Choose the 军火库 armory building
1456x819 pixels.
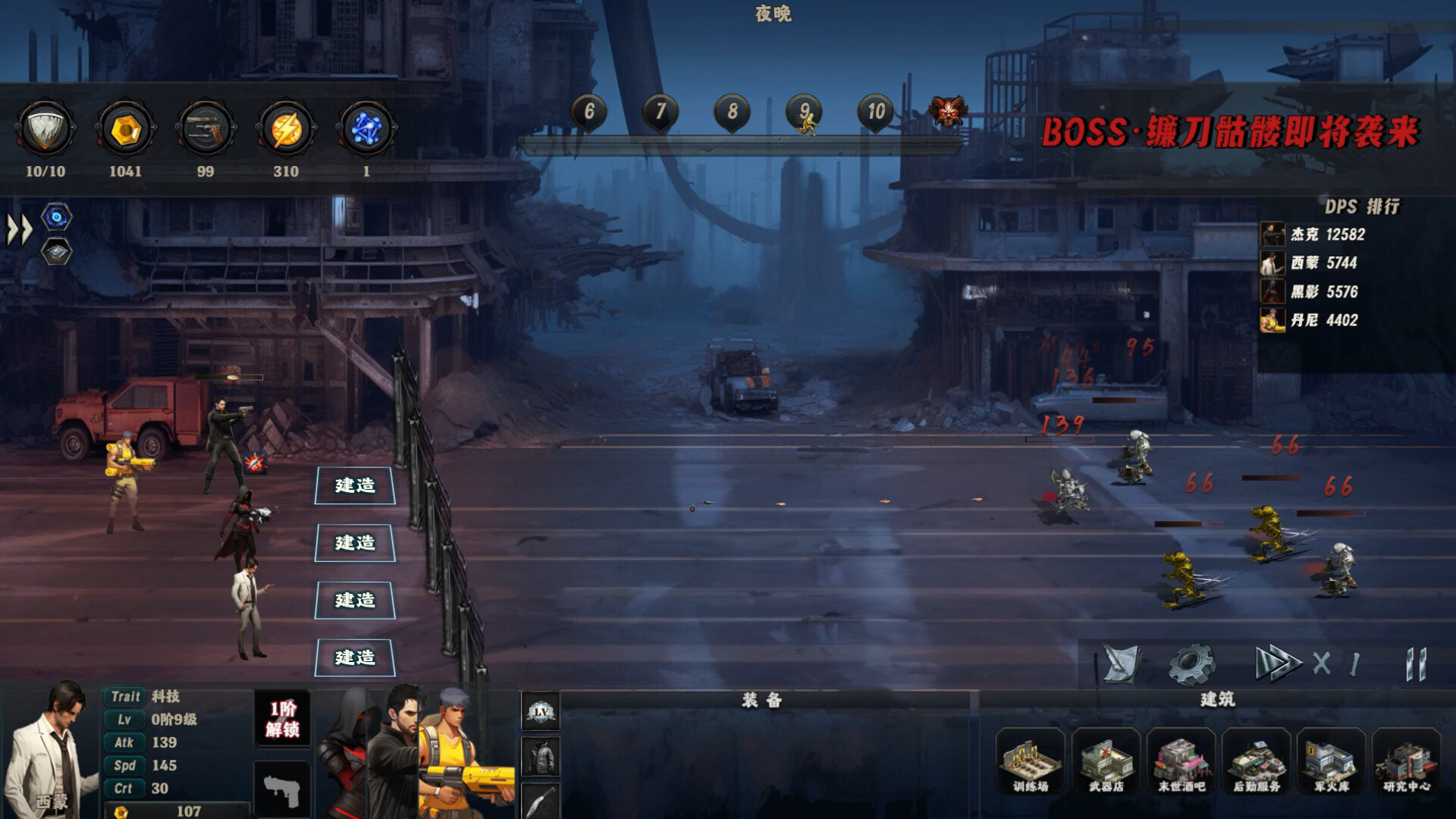pos(1331,761)
